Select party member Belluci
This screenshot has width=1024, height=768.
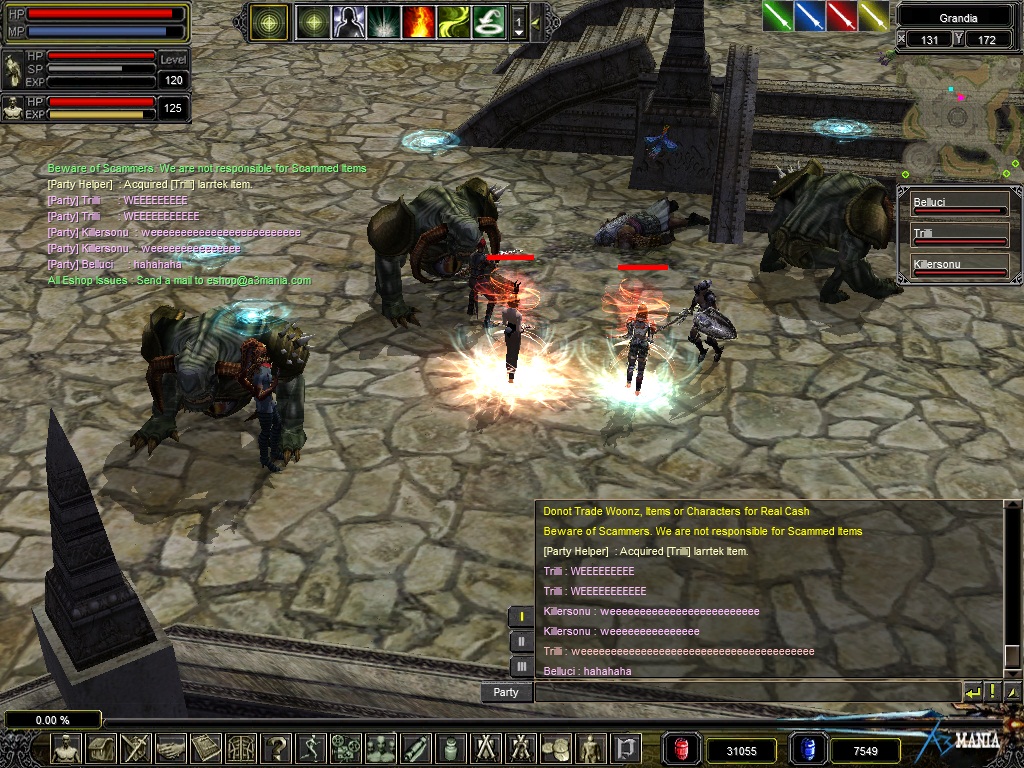[x=958, y=205]
